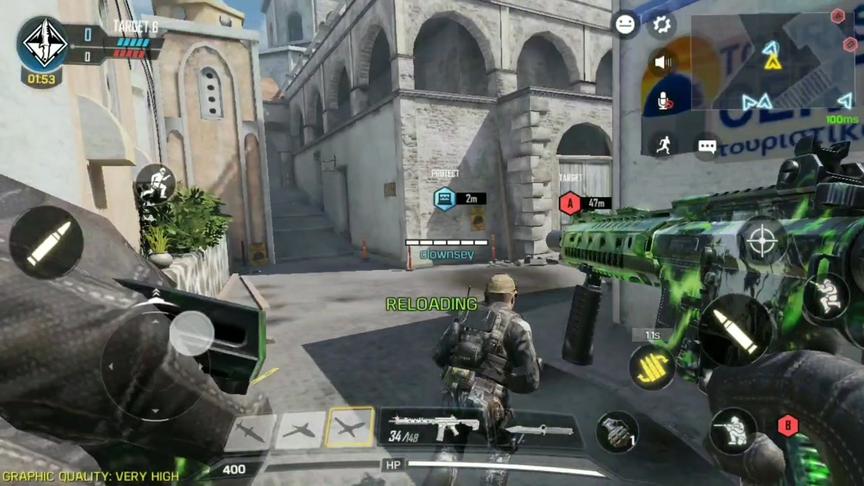Fire using the large right bullet button

click(x=735, y=330)
